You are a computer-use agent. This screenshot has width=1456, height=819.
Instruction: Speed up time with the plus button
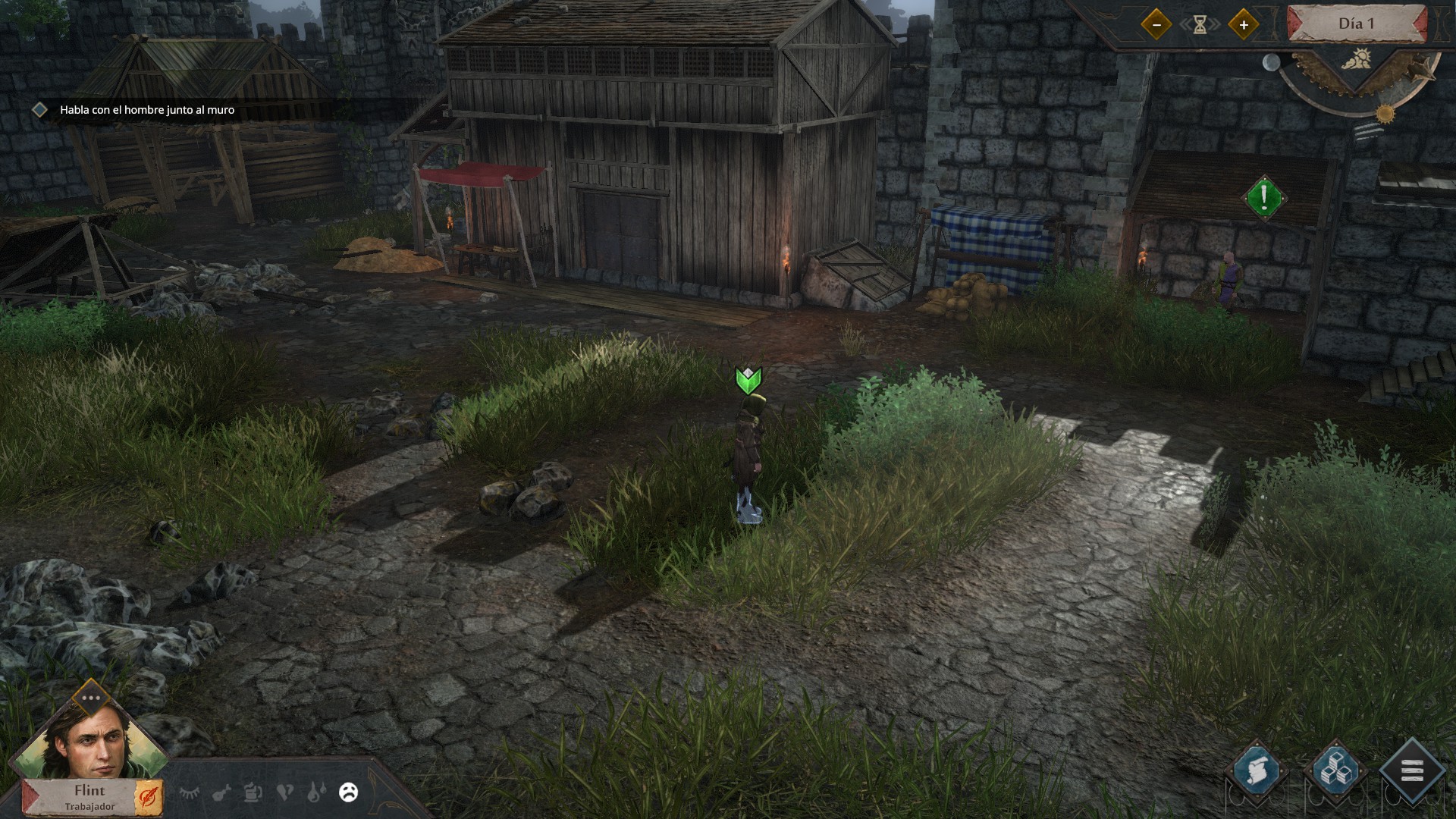pyautogui.click(x=1244, y=25)
